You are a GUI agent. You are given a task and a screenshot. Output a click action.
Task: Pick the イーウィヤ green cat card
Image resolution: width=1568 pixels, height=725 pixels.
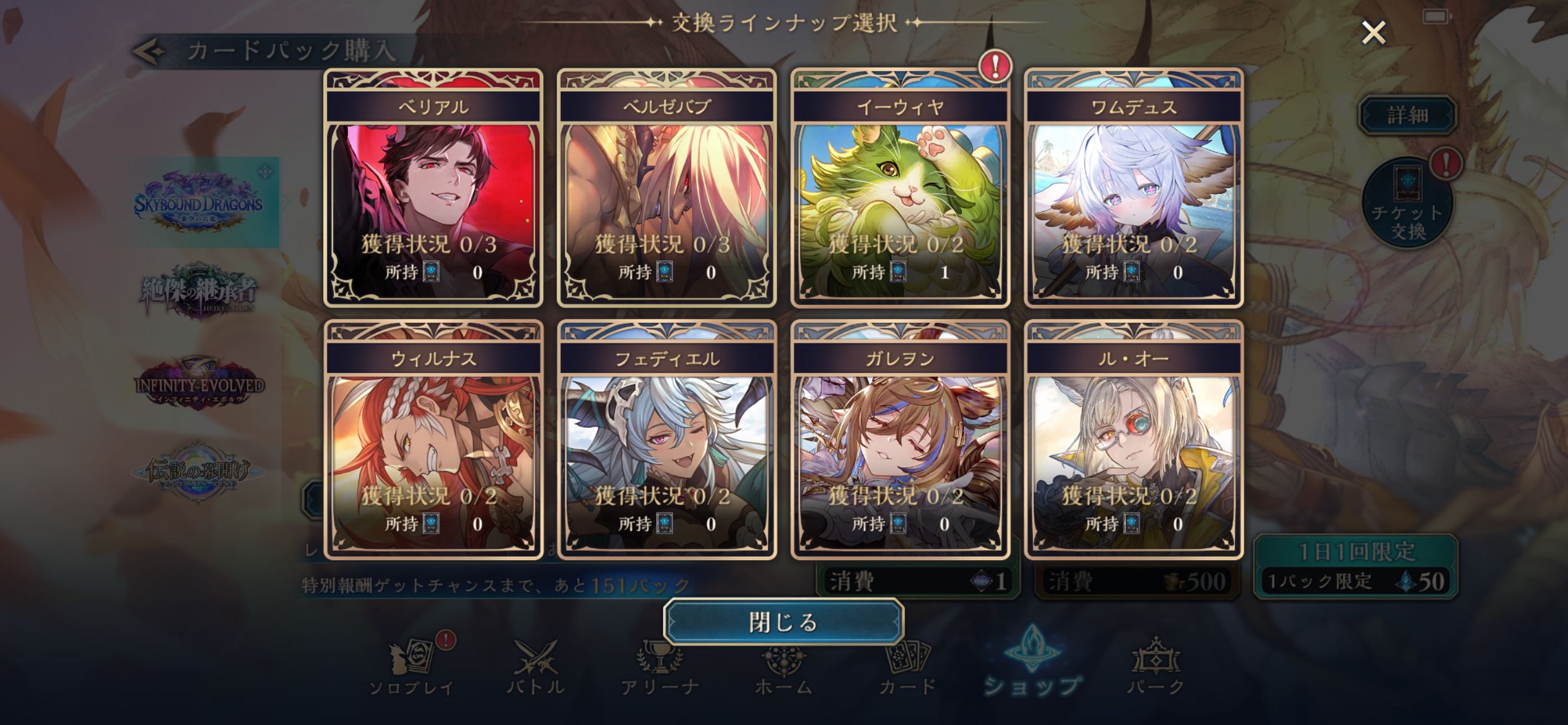[x=900, y=188]
